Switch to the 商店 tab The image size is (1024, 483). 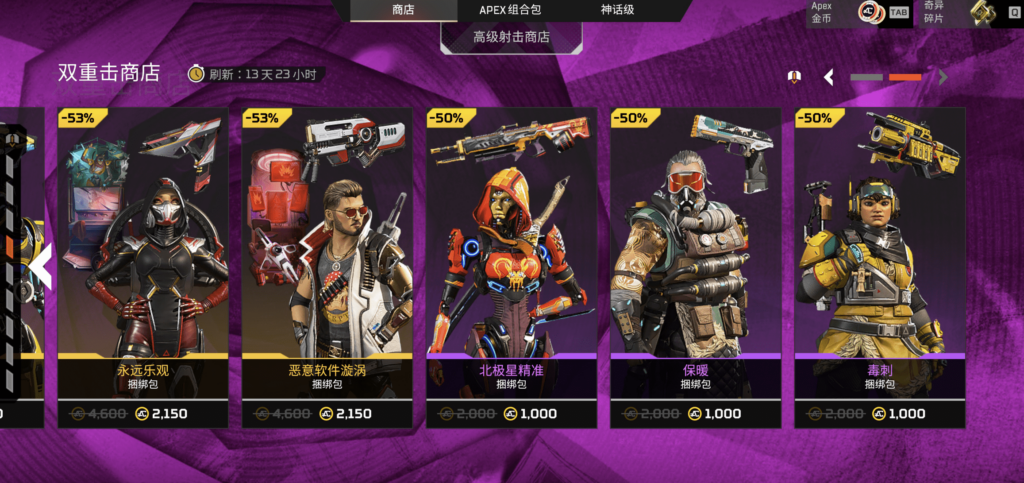coord(405,10)
